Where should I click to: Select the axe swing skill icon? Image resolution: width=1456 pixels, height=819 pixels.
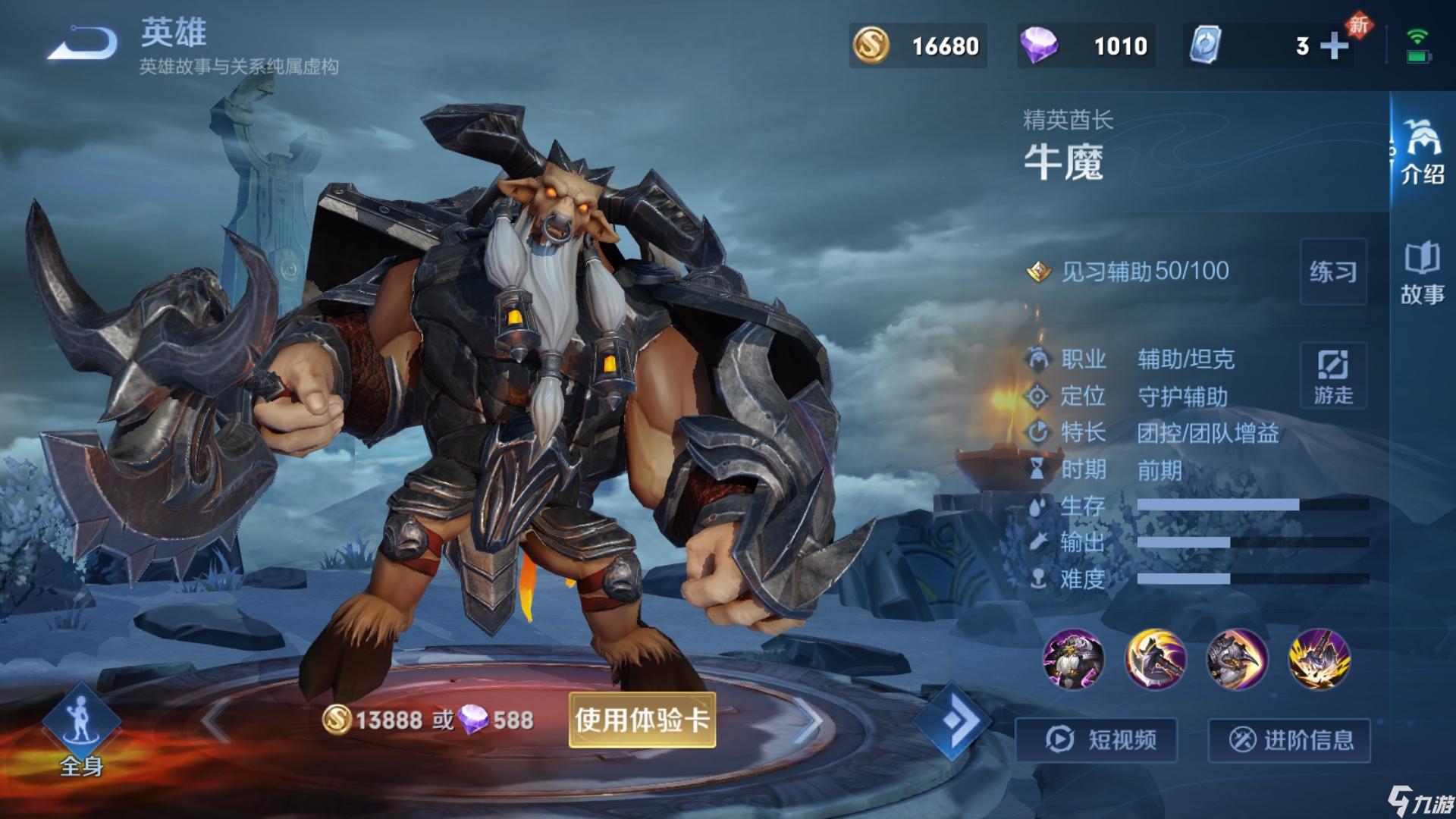[1155, 659]
